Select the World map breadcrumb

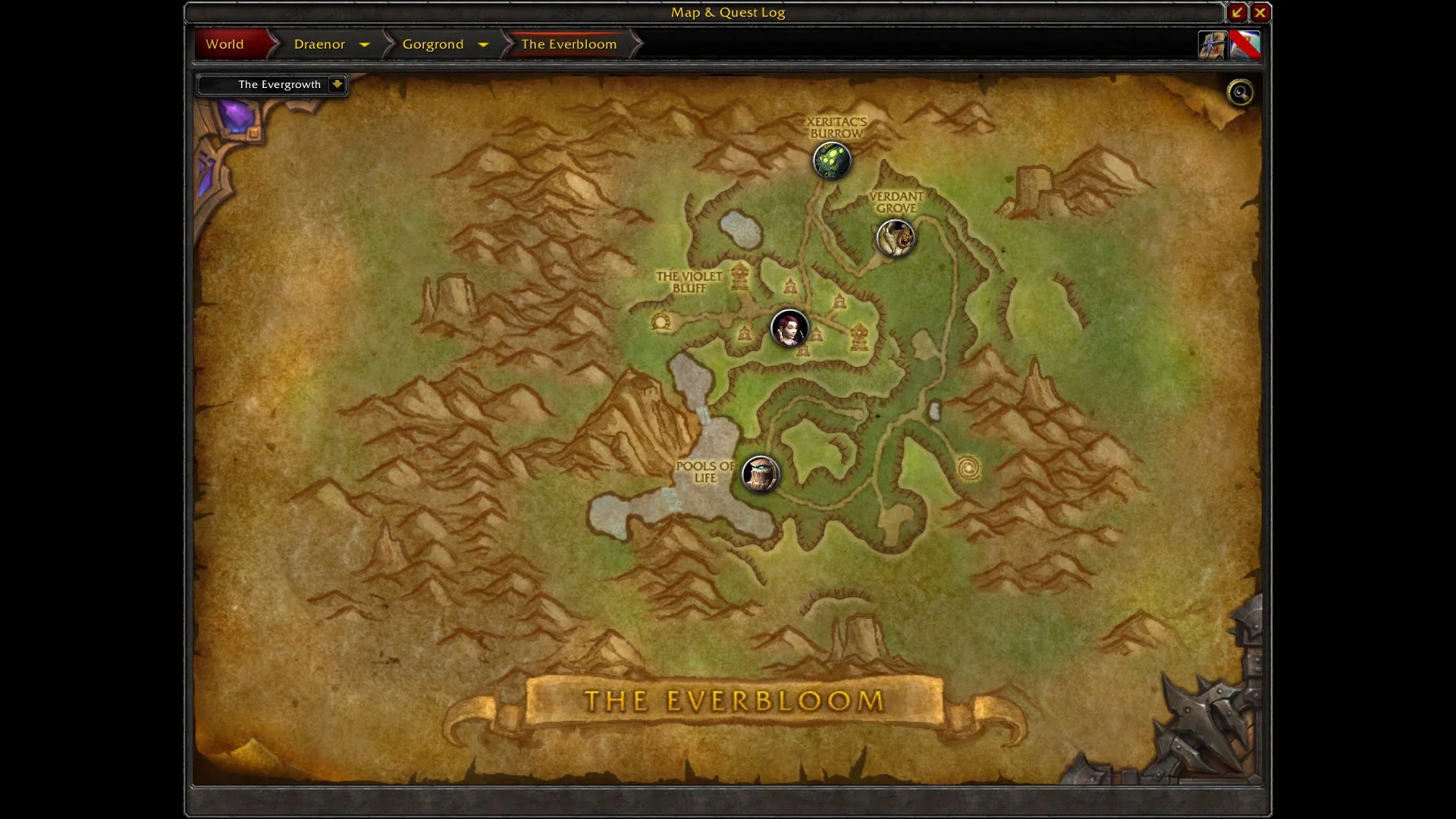[224, 44]
